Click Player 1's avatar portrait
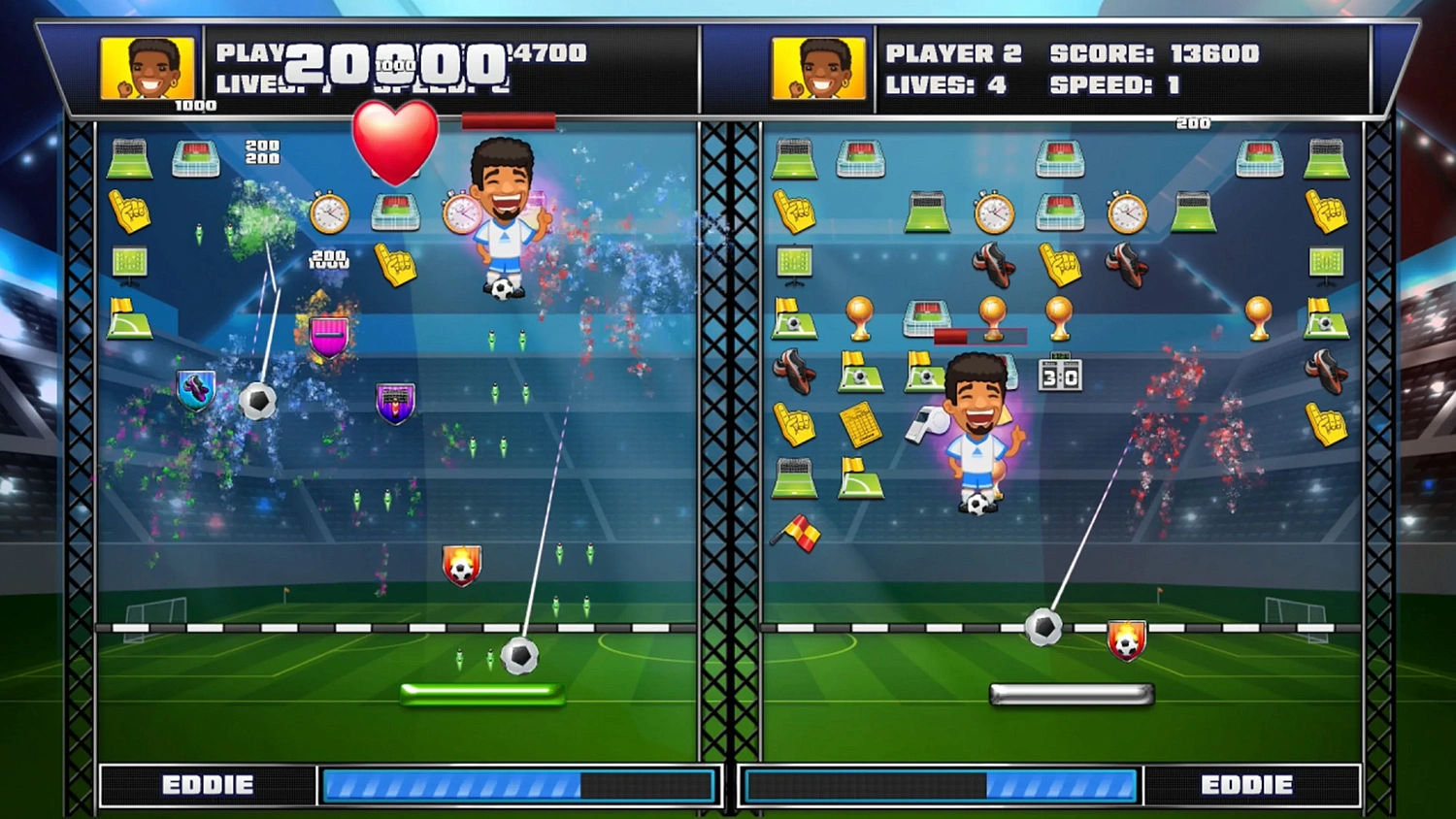Screen dimensions: 1456x819 148,68
